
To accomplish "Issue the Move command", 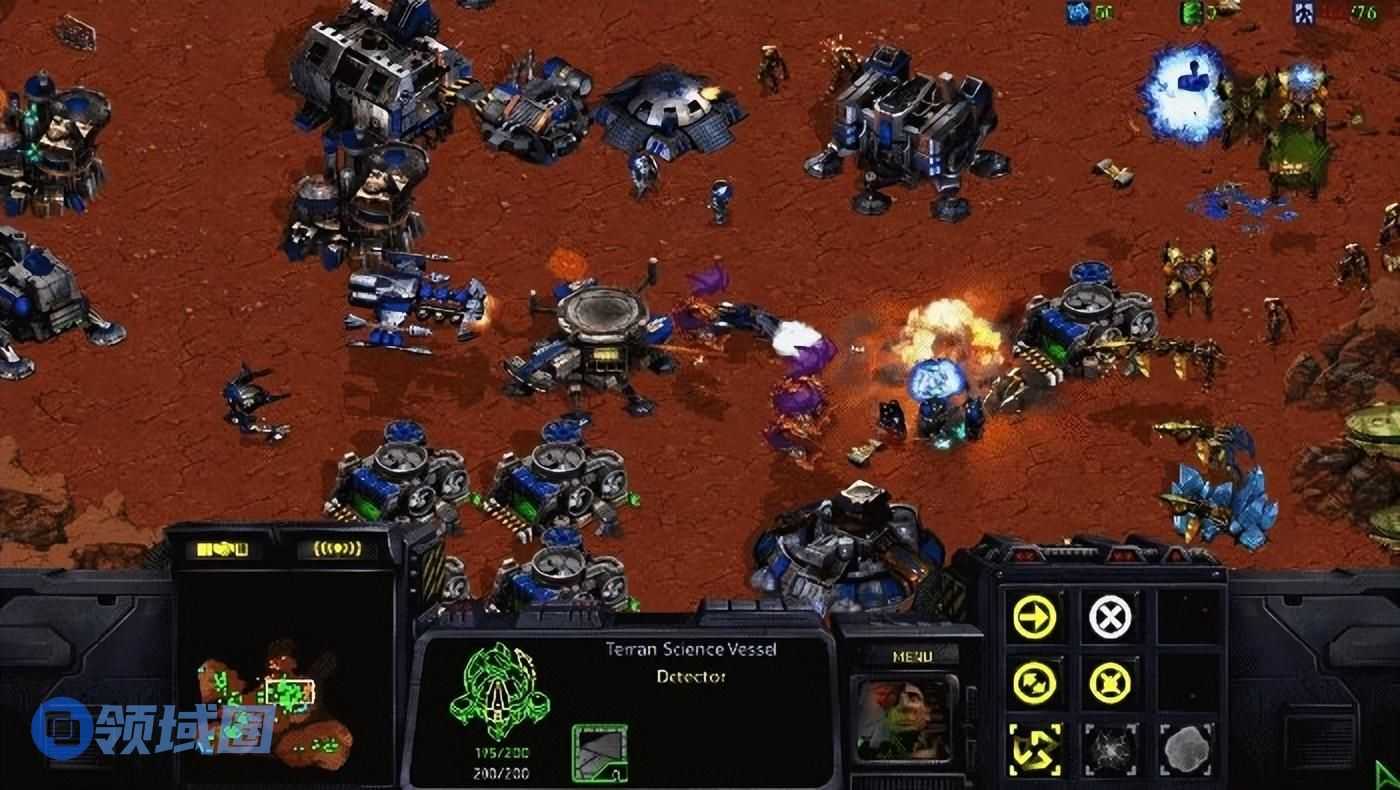I will 1034,617.
